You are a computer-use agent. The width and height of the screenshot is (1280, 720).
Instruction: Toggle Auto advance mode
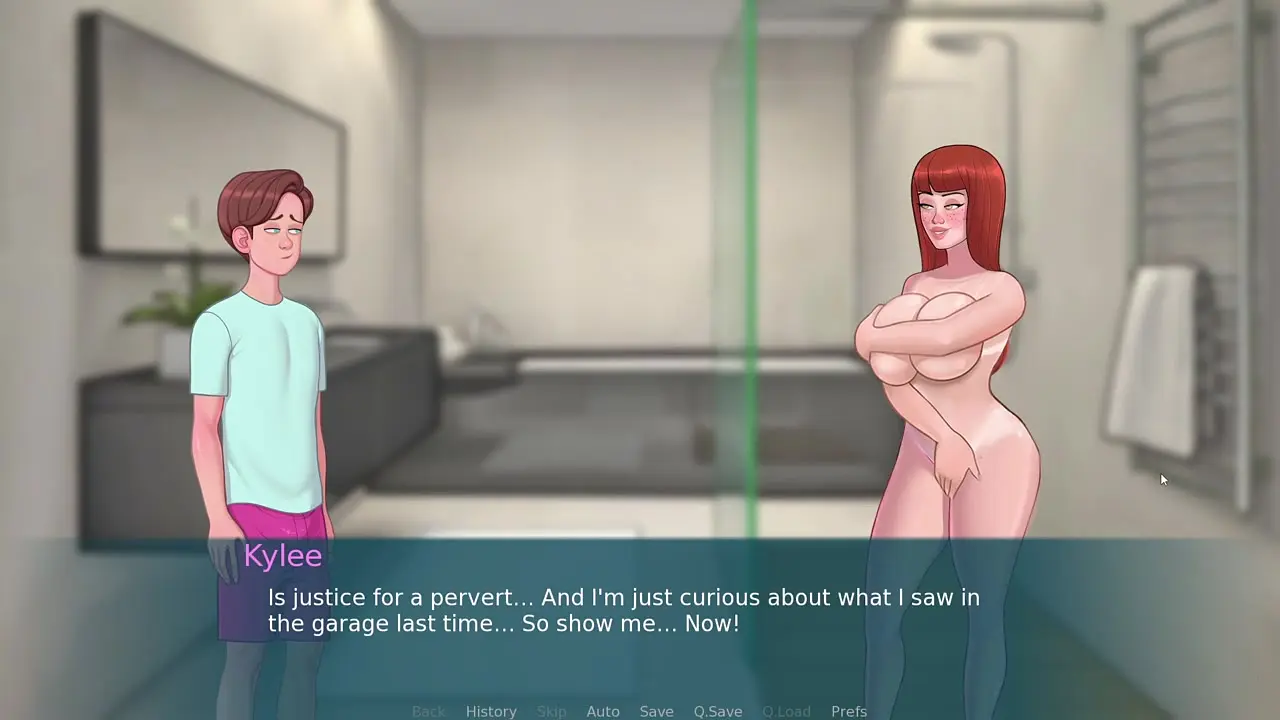[603, 711]
